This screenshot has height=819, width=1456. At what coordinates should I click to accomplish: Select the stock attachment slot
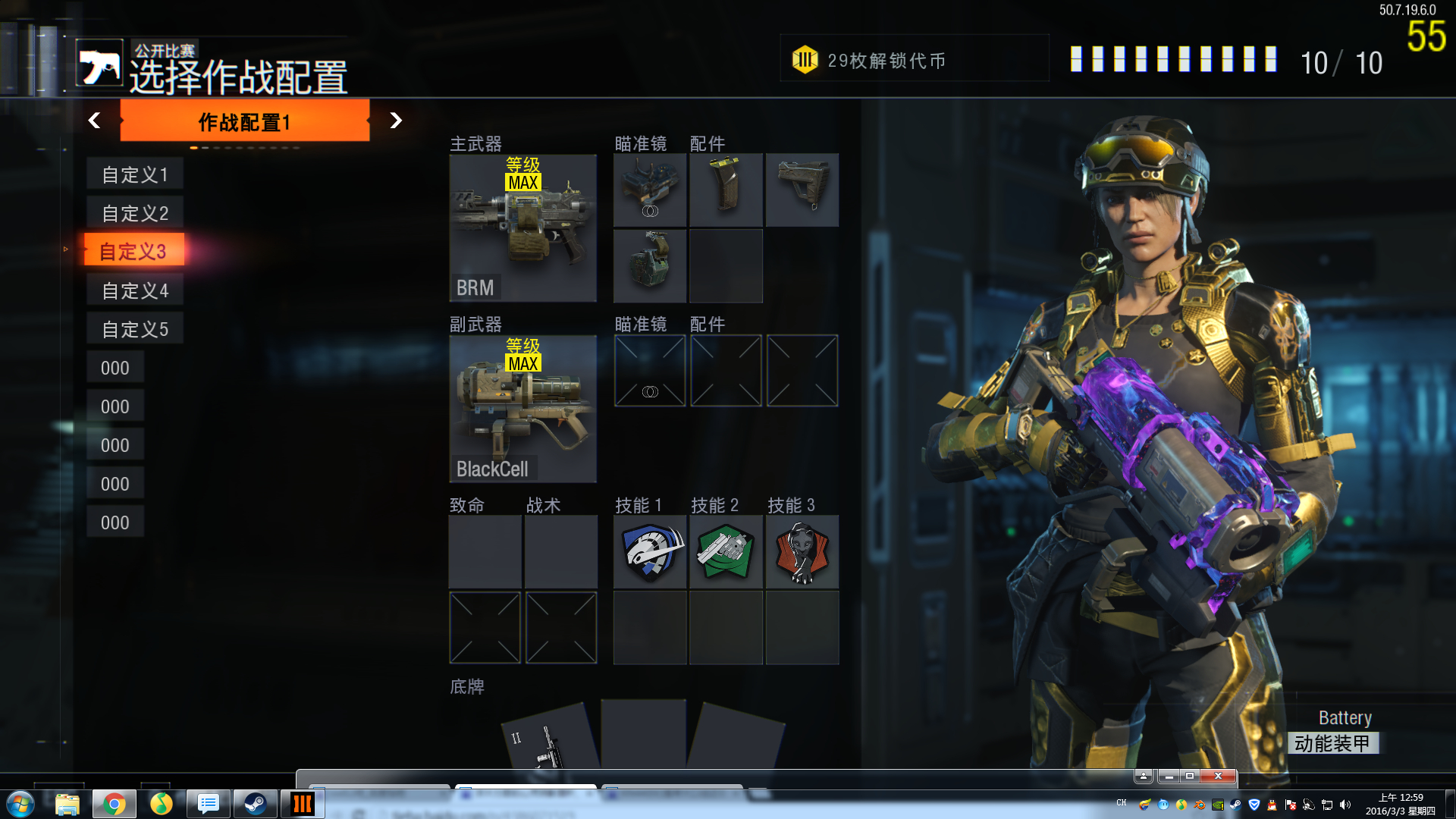[802, 190]
